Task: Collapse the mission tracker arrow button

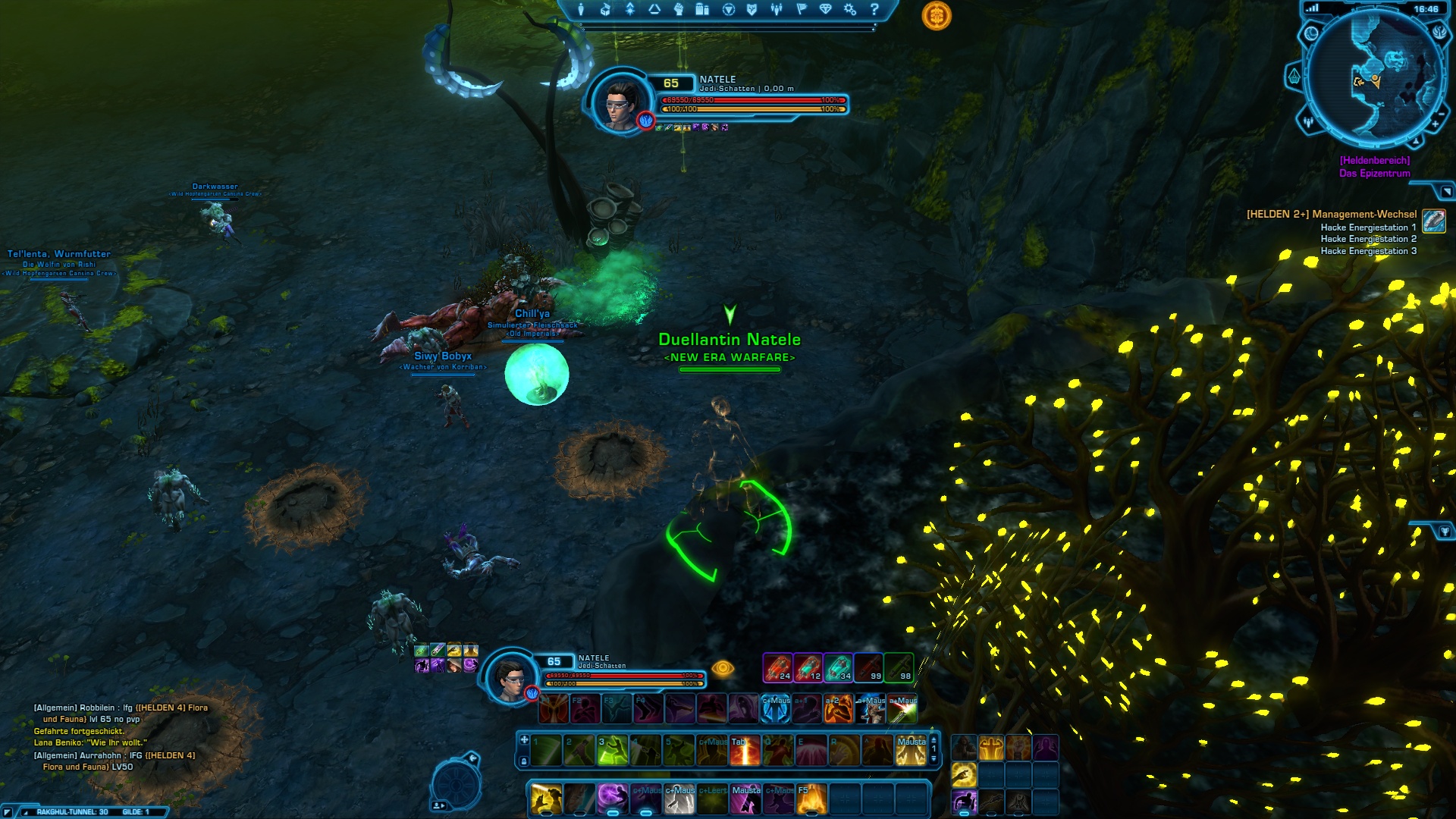Action: point(1446,191)
